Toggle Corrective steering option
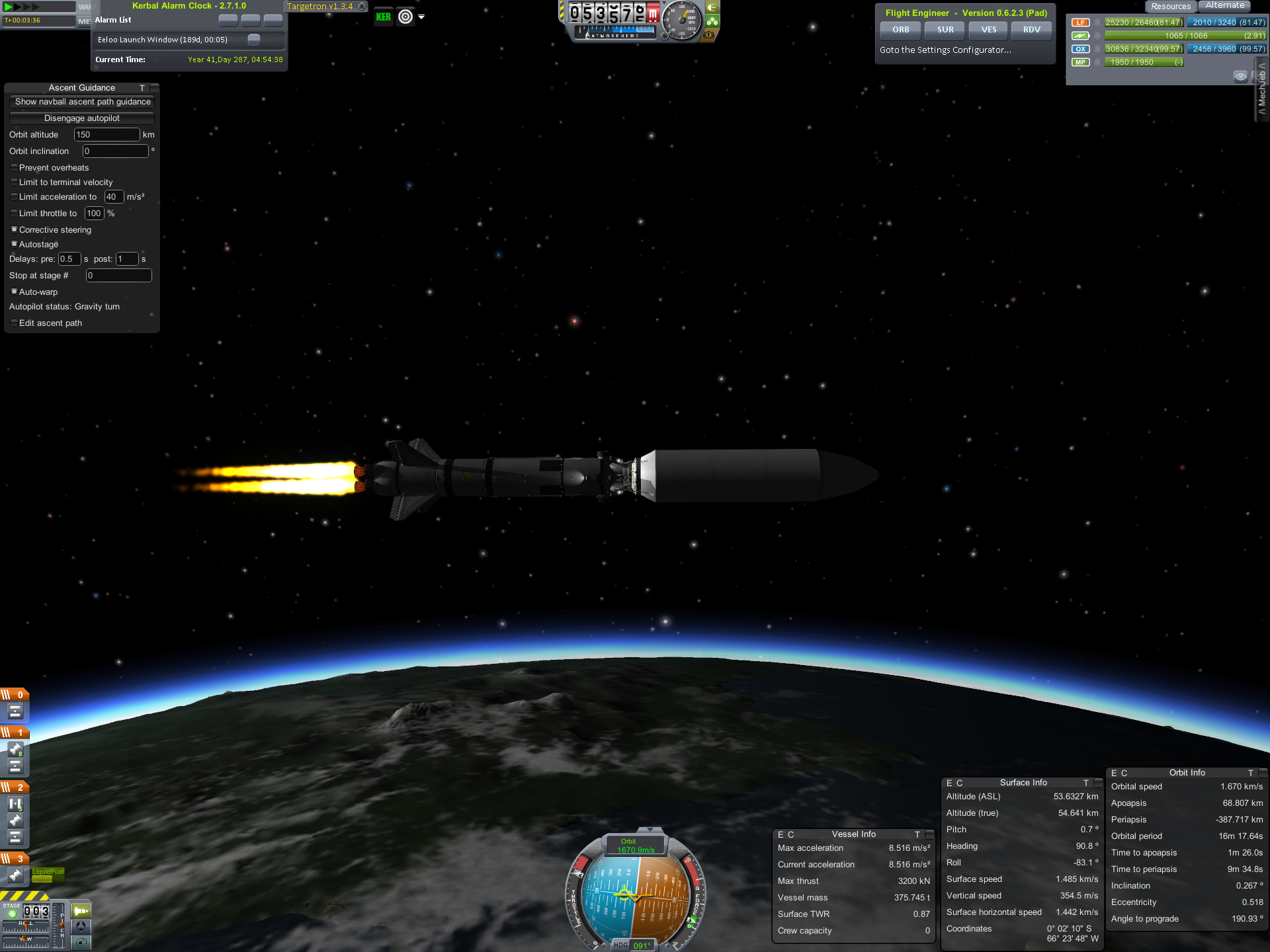 click(14, 230)
